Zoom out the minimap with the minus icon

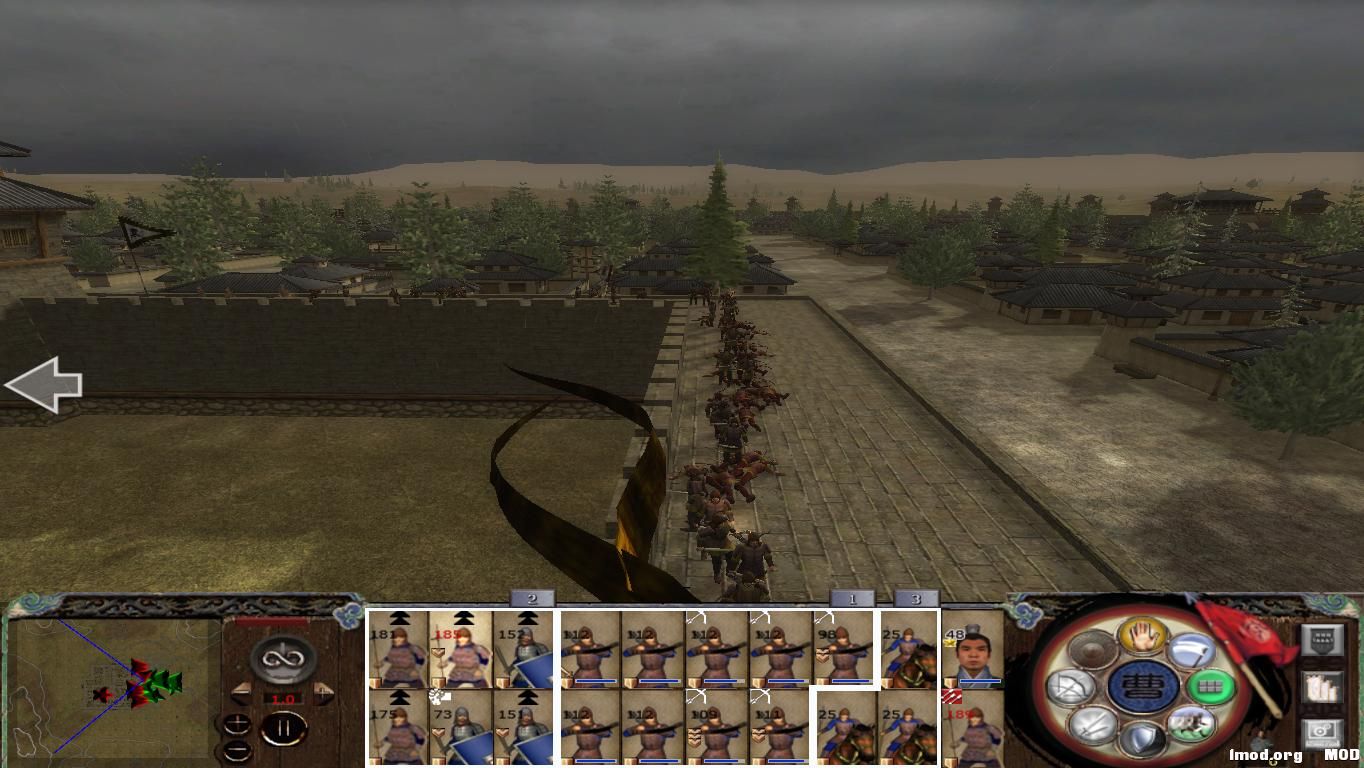pyautogui.click(x=237, y=749)
